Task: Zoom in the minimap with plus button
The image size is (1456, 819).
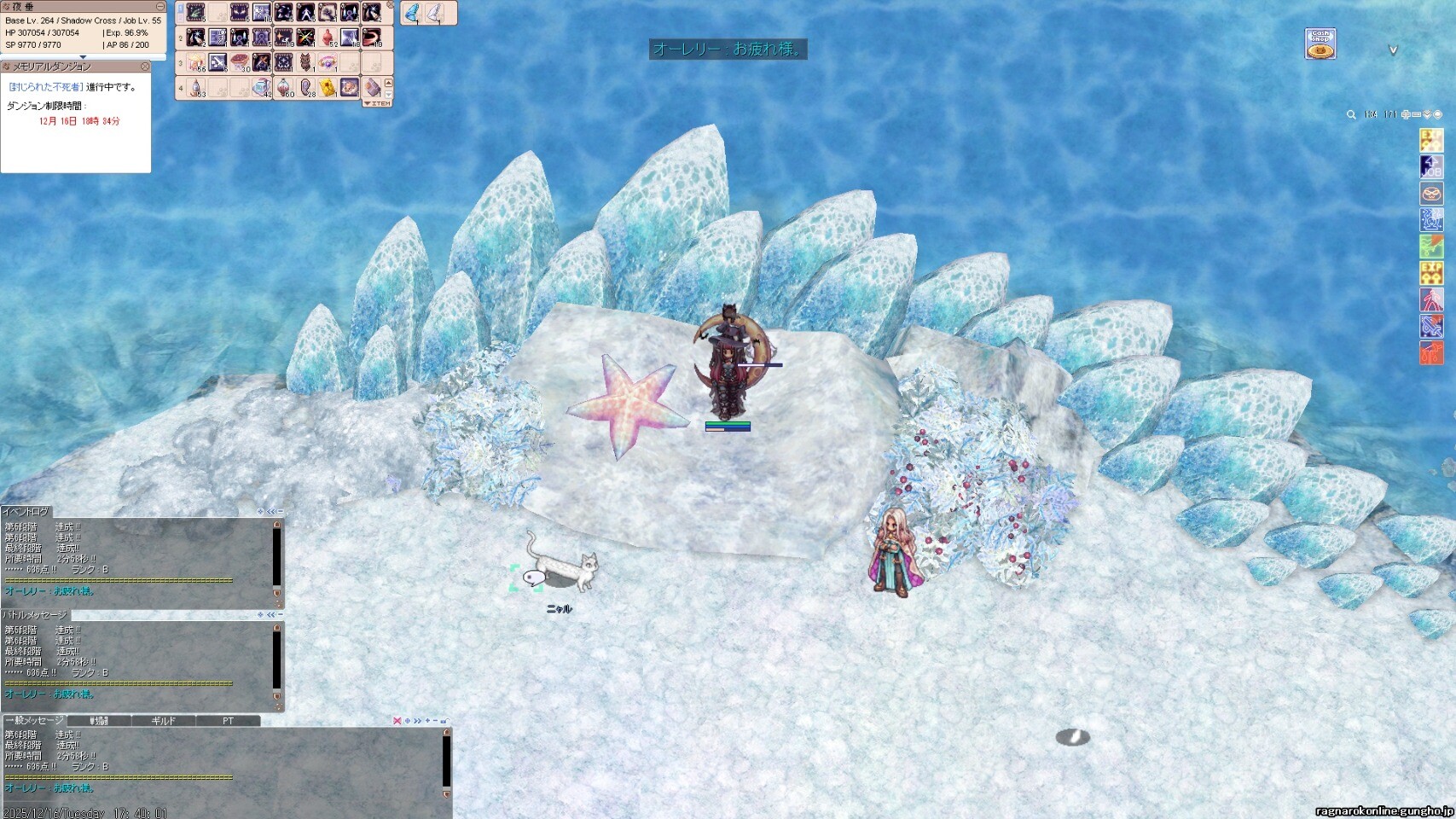Action: [x=1406, y=114]
